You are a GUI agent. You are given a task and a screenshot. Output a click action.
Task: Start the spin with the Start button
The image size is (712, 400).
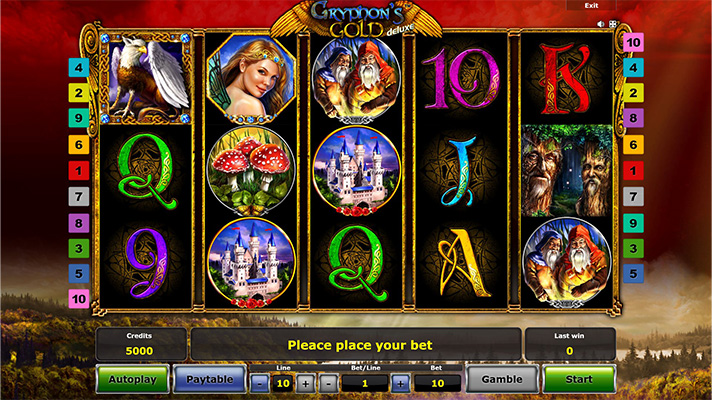tap(578, 380)
